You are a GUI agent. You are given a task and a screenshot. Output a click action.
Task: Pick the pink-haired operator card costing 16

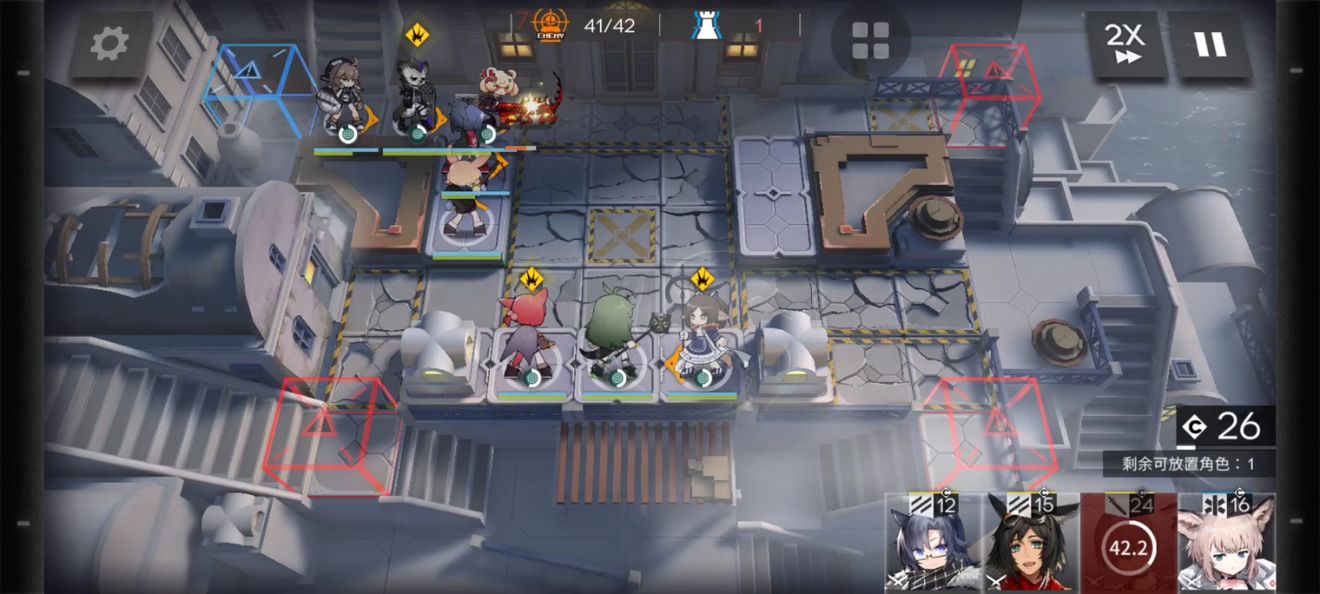1227,543
